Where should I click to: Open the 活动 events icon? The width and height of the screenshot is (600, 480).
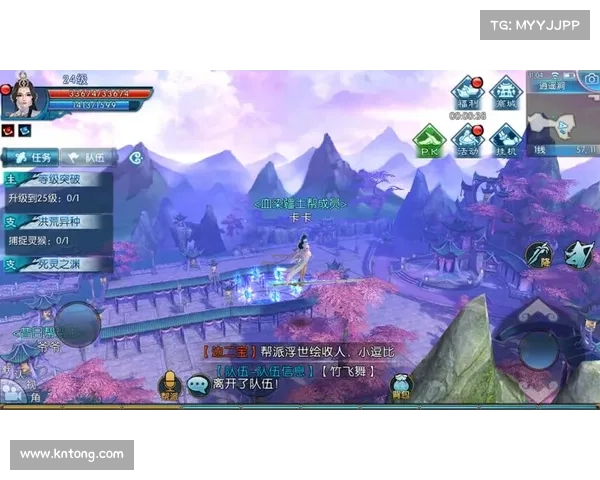467,141
